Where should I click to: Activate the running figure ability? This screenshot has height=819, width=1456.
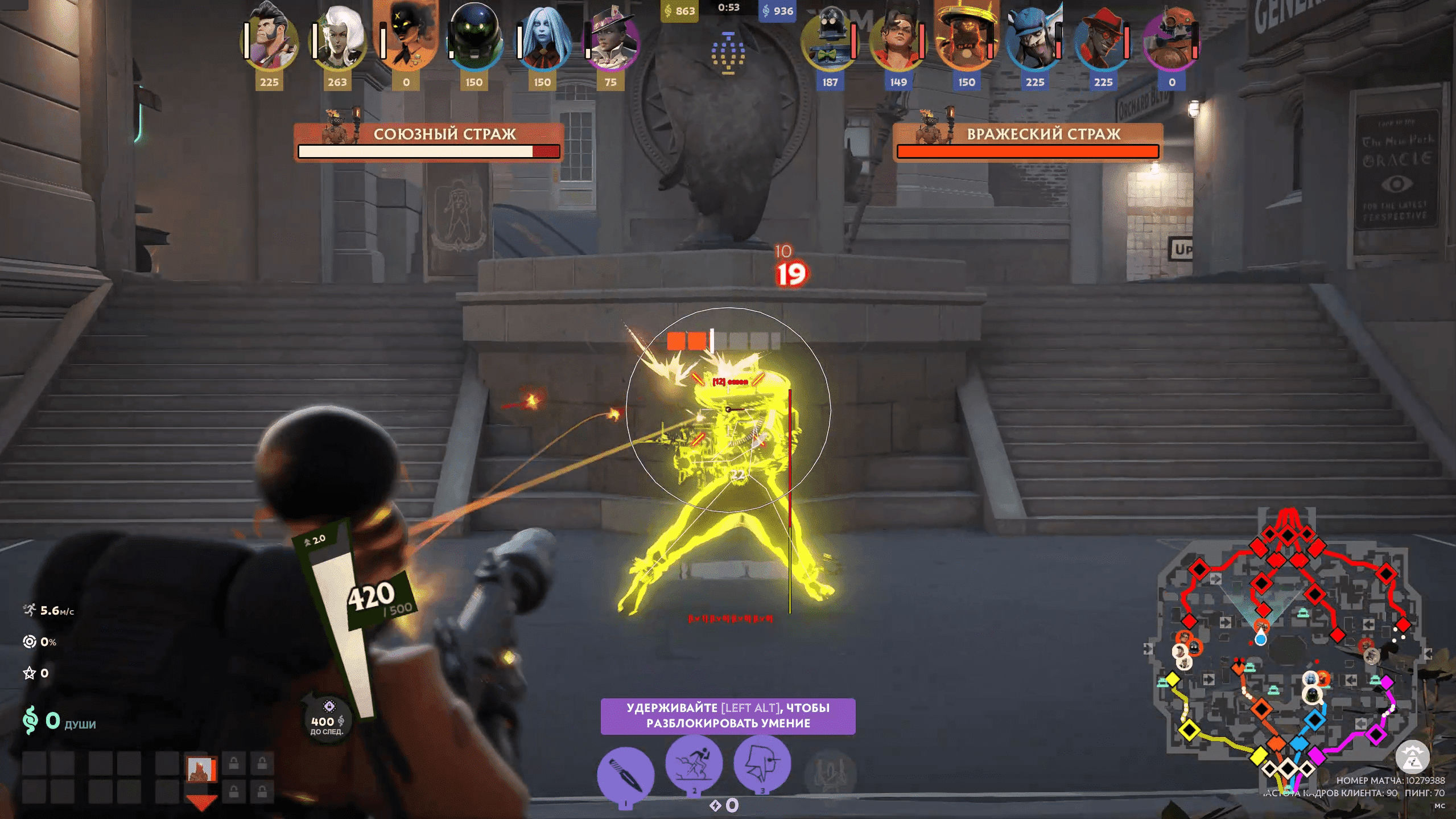pyautogui.click(x=694, y=763)
